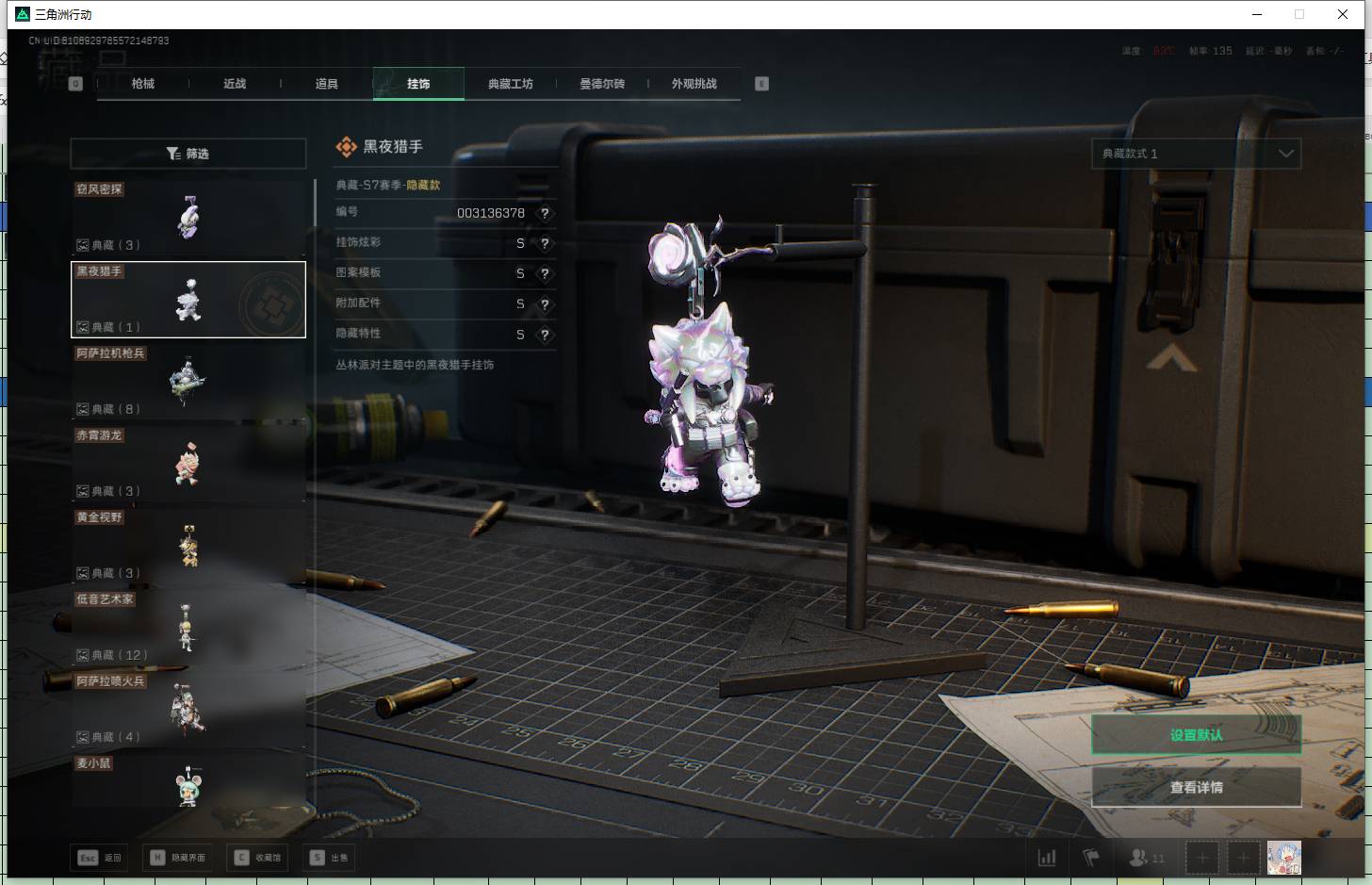The height and width of the screenshot is (885, 1372).
Task: Open the 外观挑战 tab
Action: pos(694,84)
